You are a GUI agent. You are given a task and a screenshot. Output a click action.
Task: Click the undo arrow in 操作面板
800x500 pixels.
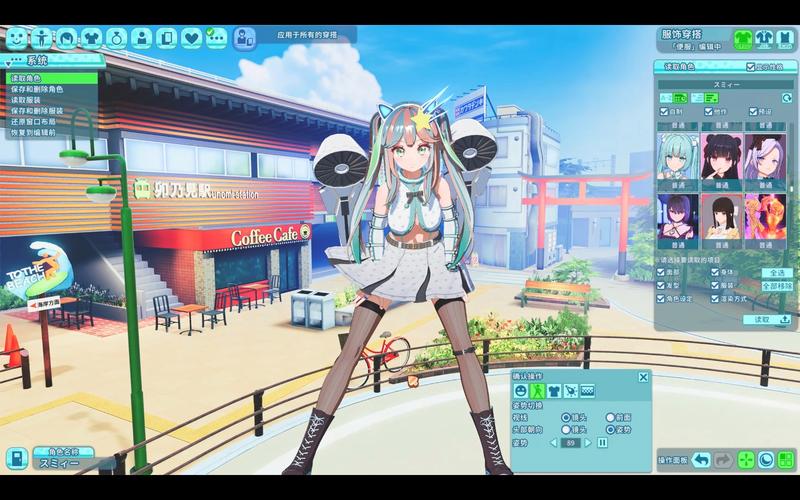[x=701, y=460]
